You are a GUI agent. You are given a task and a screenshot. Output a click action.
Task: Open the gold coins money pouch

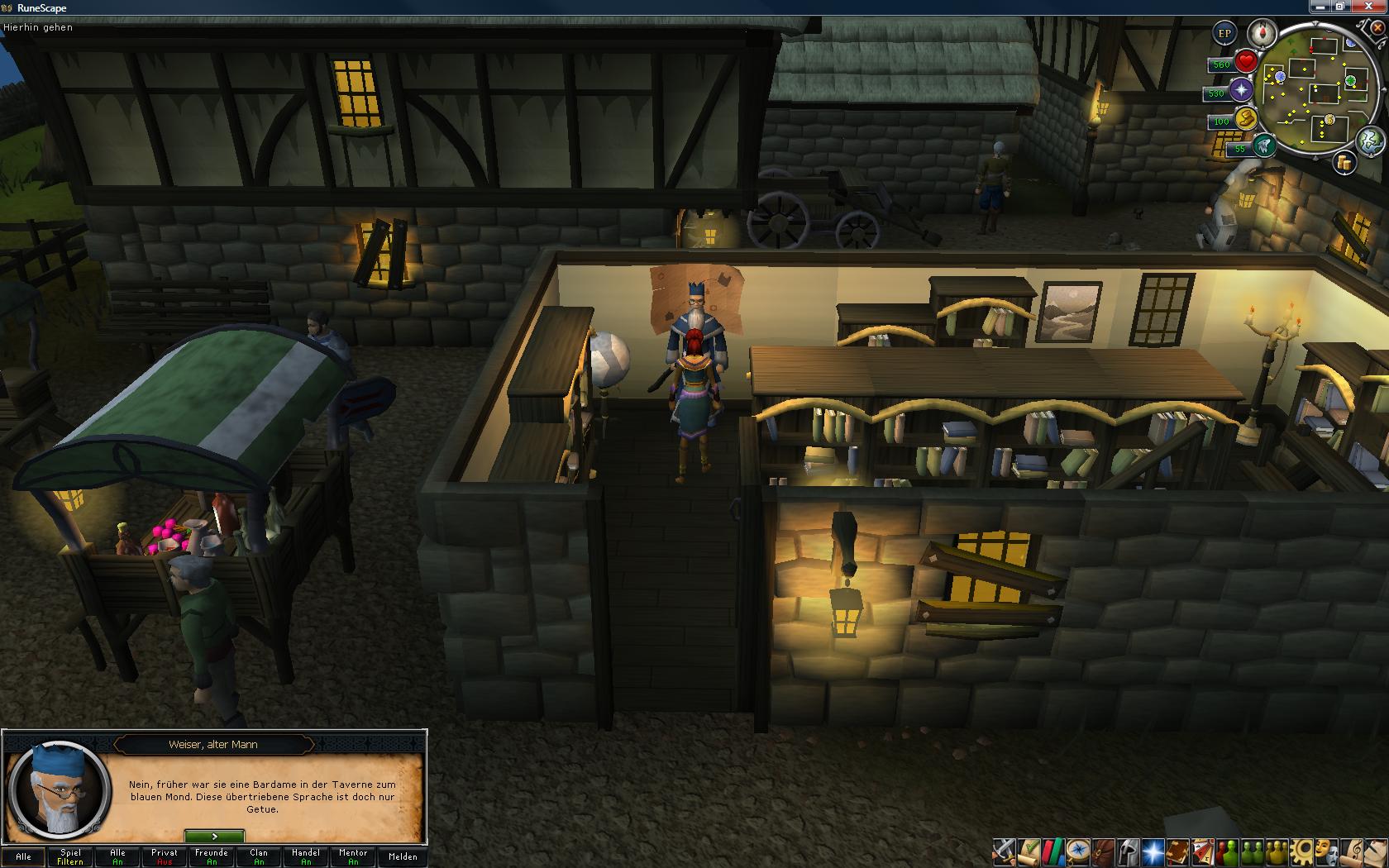tap(1344, 163)
